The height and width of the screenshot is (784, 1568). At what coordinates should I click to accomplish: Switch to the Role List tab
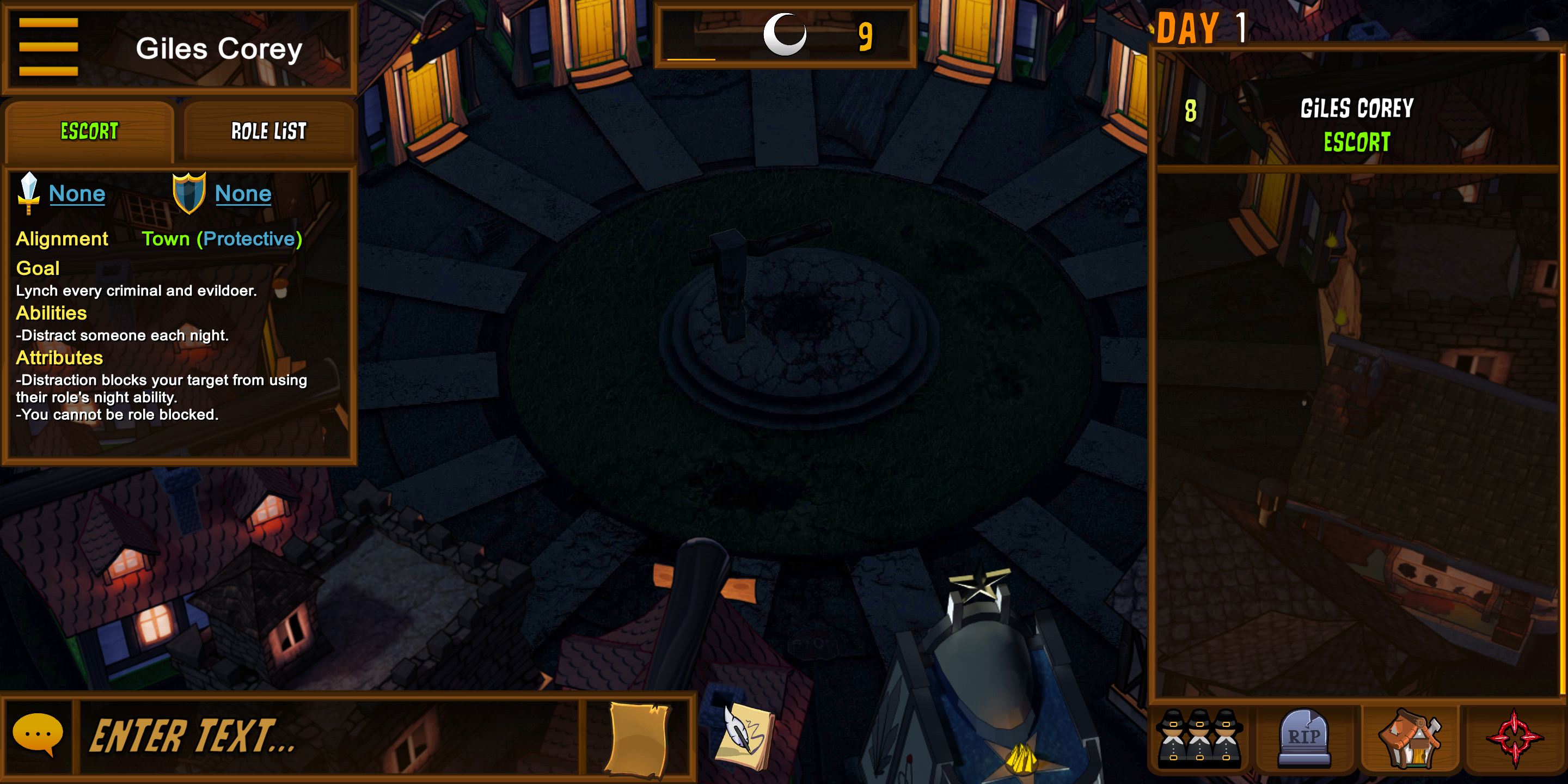click(x=268, y=131)
